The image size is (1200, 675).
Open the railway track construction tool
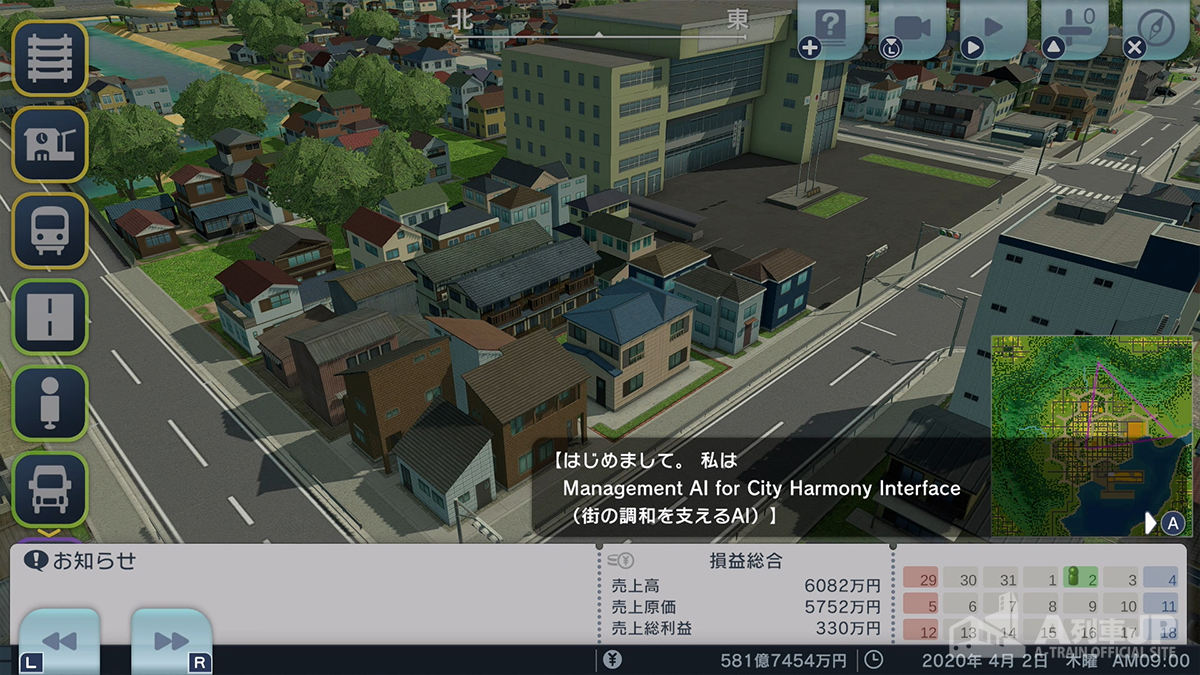[x=49, y=59]
